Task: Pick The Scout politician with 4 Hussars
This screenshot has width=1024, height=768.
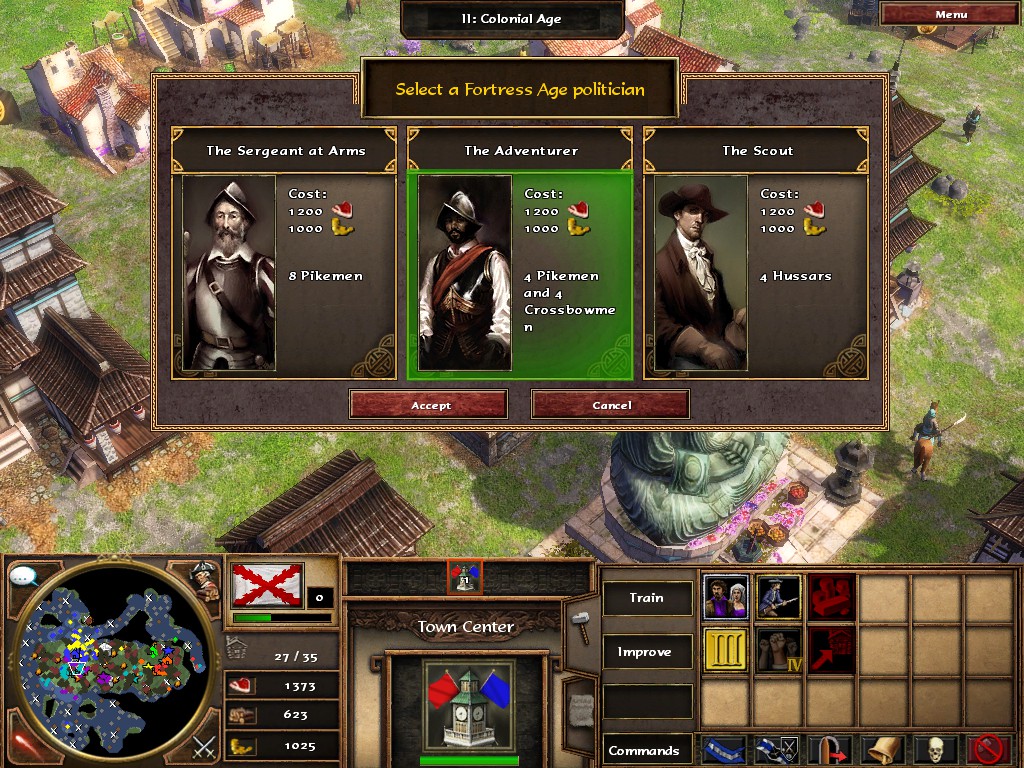Action: (756, 255)
